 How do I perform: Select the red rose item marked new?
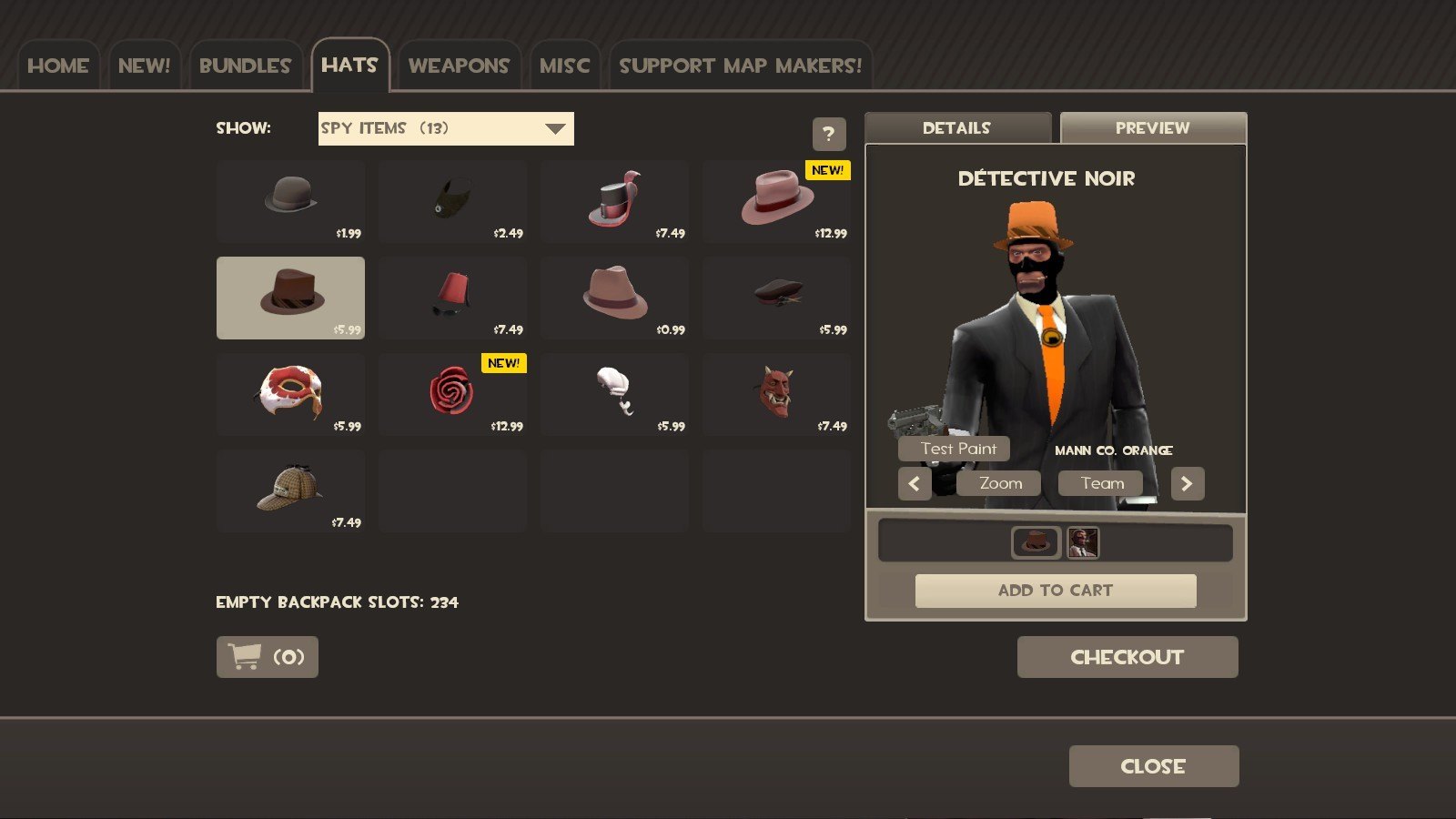click(452, 394)
